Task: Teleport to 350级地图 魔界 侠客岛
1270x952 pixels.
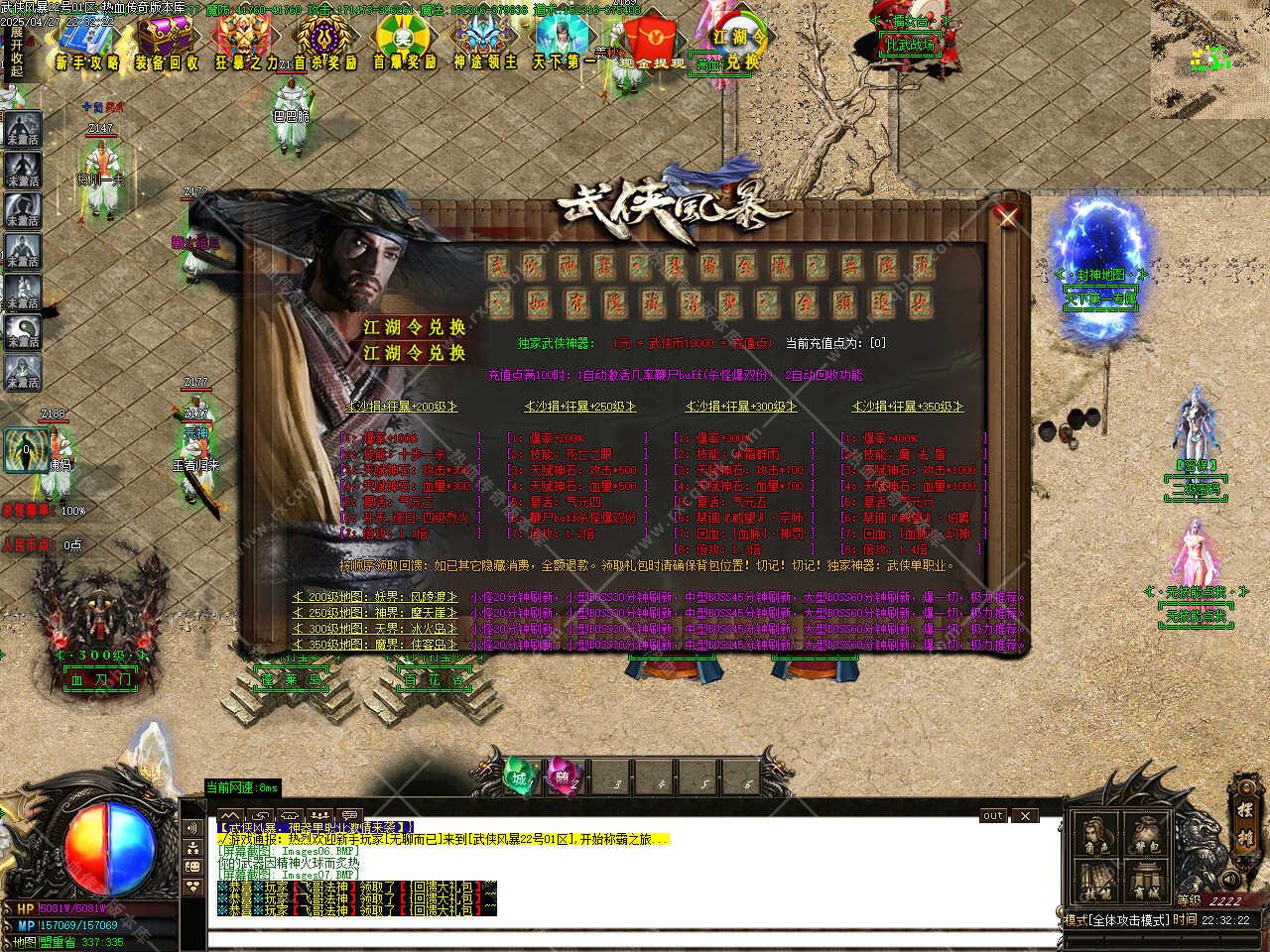Action: [376, 645]
